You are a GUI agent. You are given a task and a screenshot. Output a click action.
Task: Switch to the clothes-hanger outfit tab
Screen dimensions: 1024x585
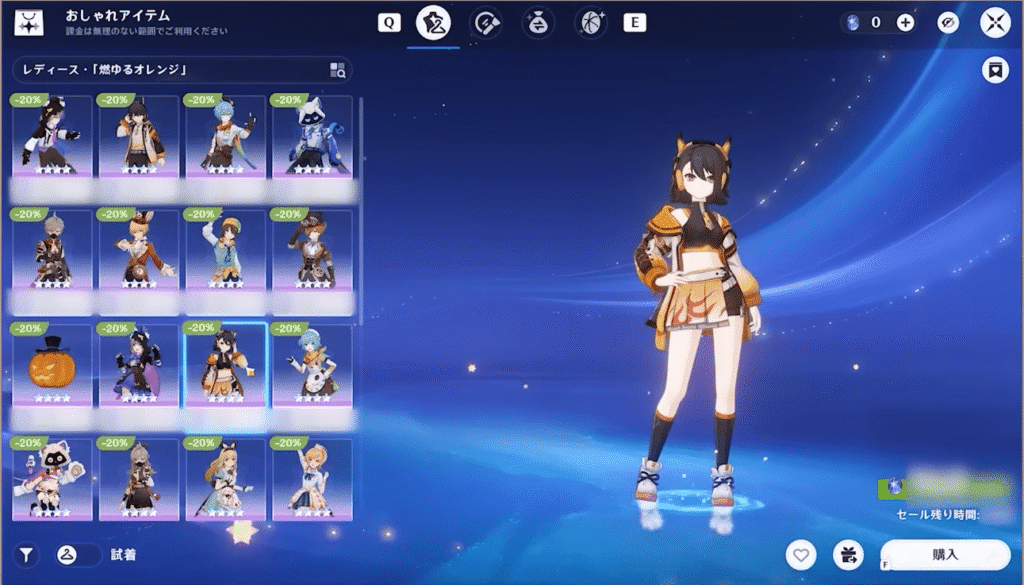[x=433, y=22]
